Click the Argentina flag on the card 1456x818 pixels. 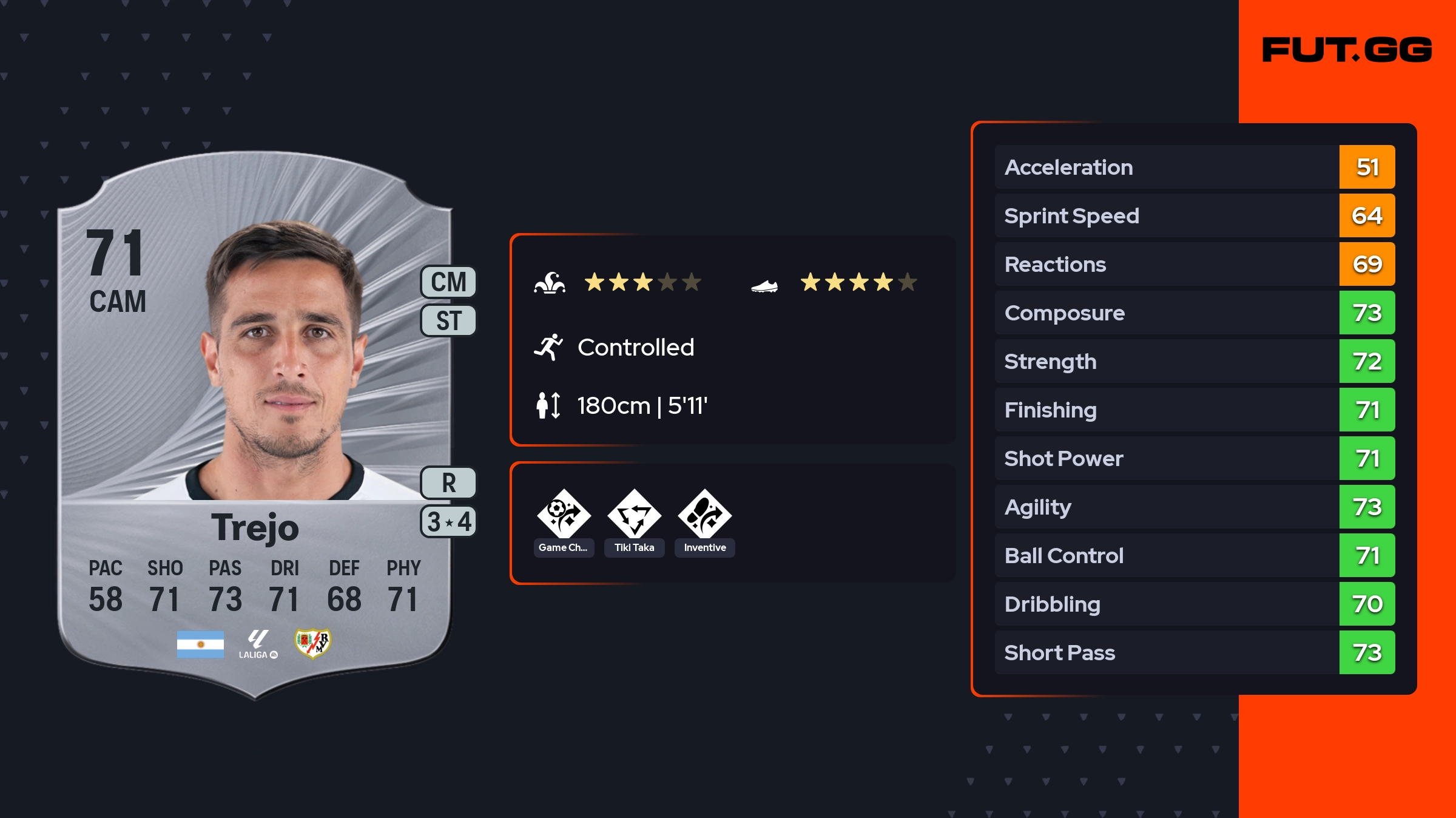coord(200,644)
